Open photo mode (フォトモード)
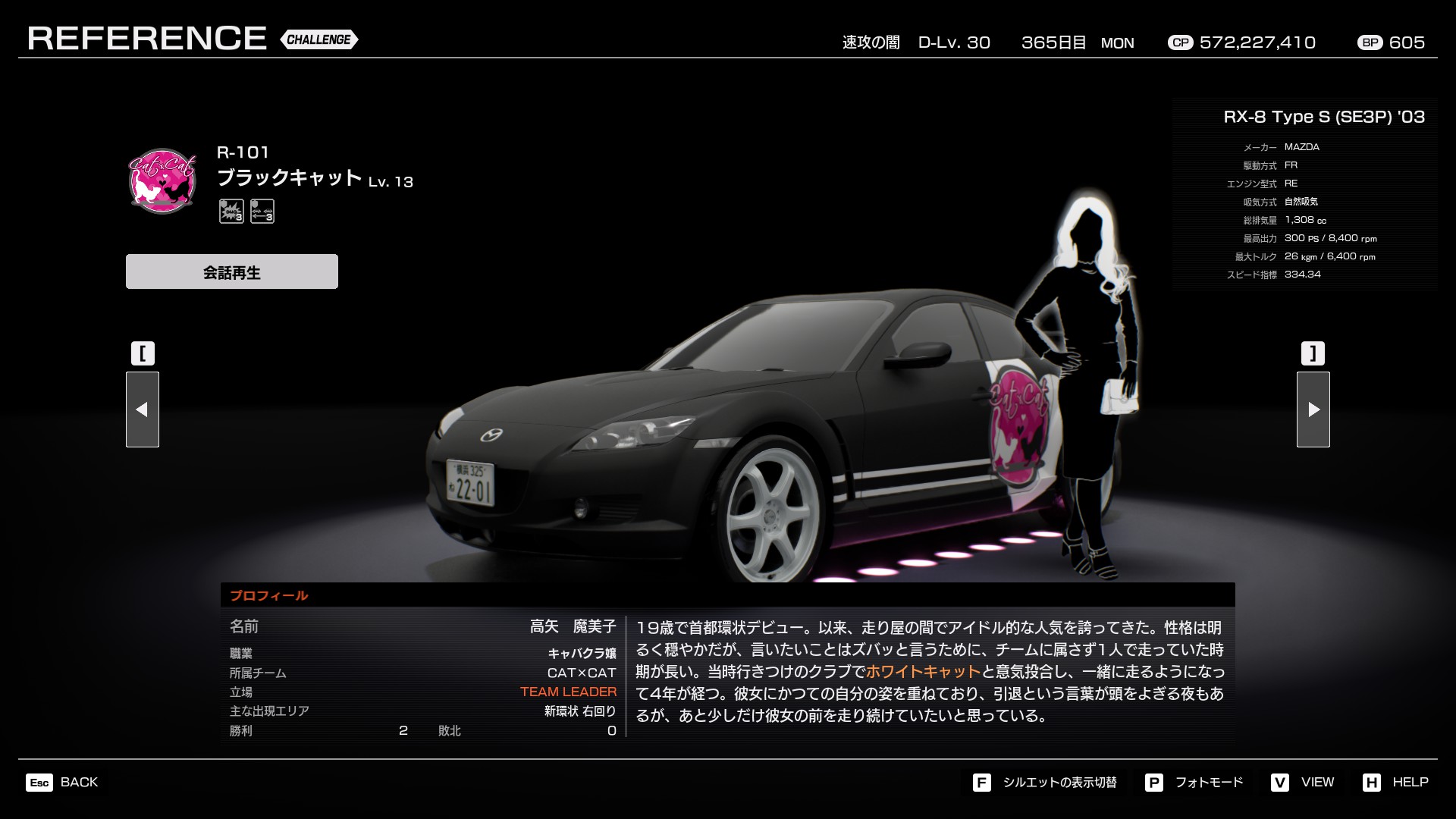Viewport: 1456px width, 819px height. (1194, 783)
